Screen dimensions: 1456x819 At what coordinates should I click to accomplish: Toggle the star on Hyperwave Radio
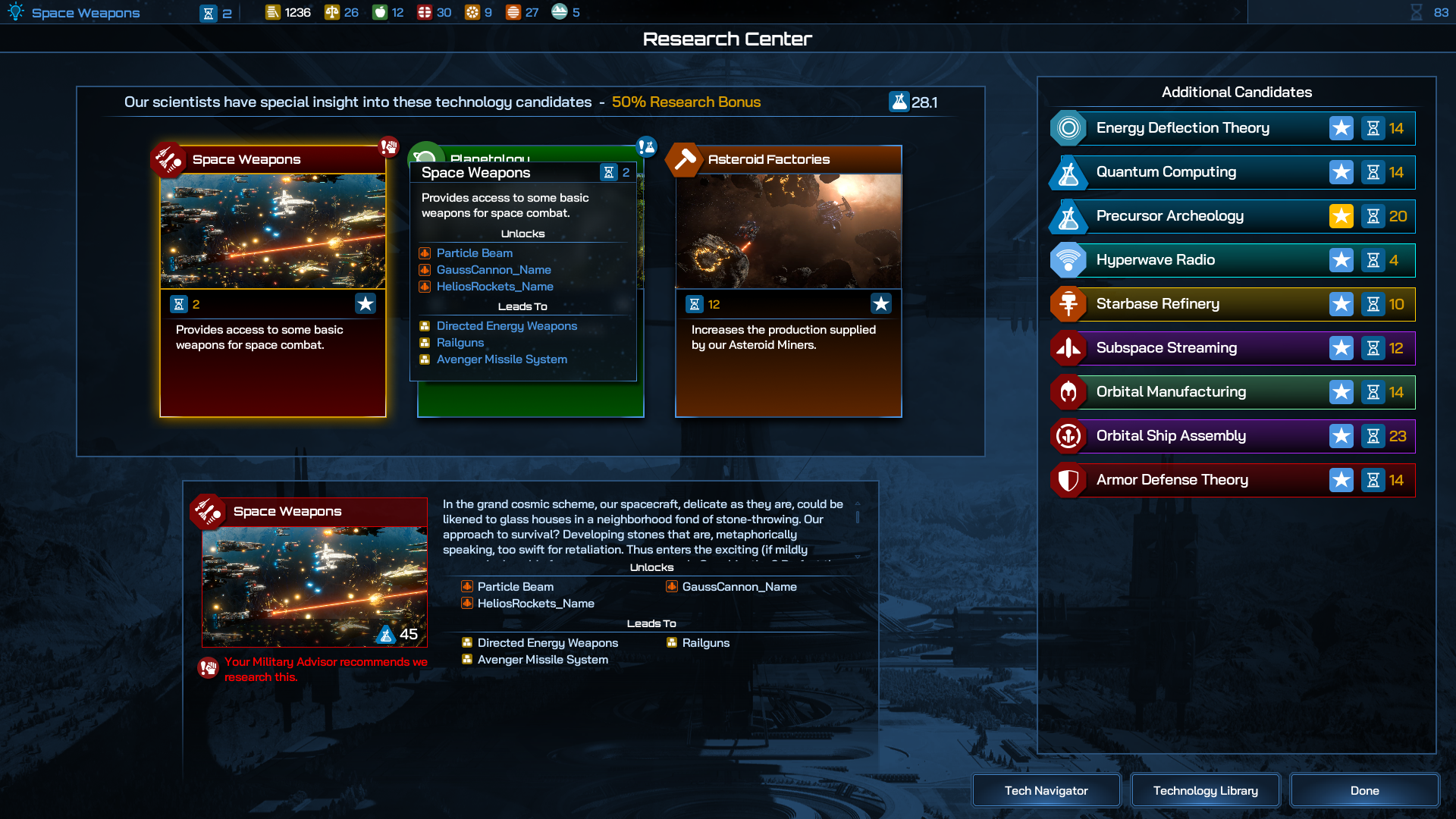point(1341,260)
